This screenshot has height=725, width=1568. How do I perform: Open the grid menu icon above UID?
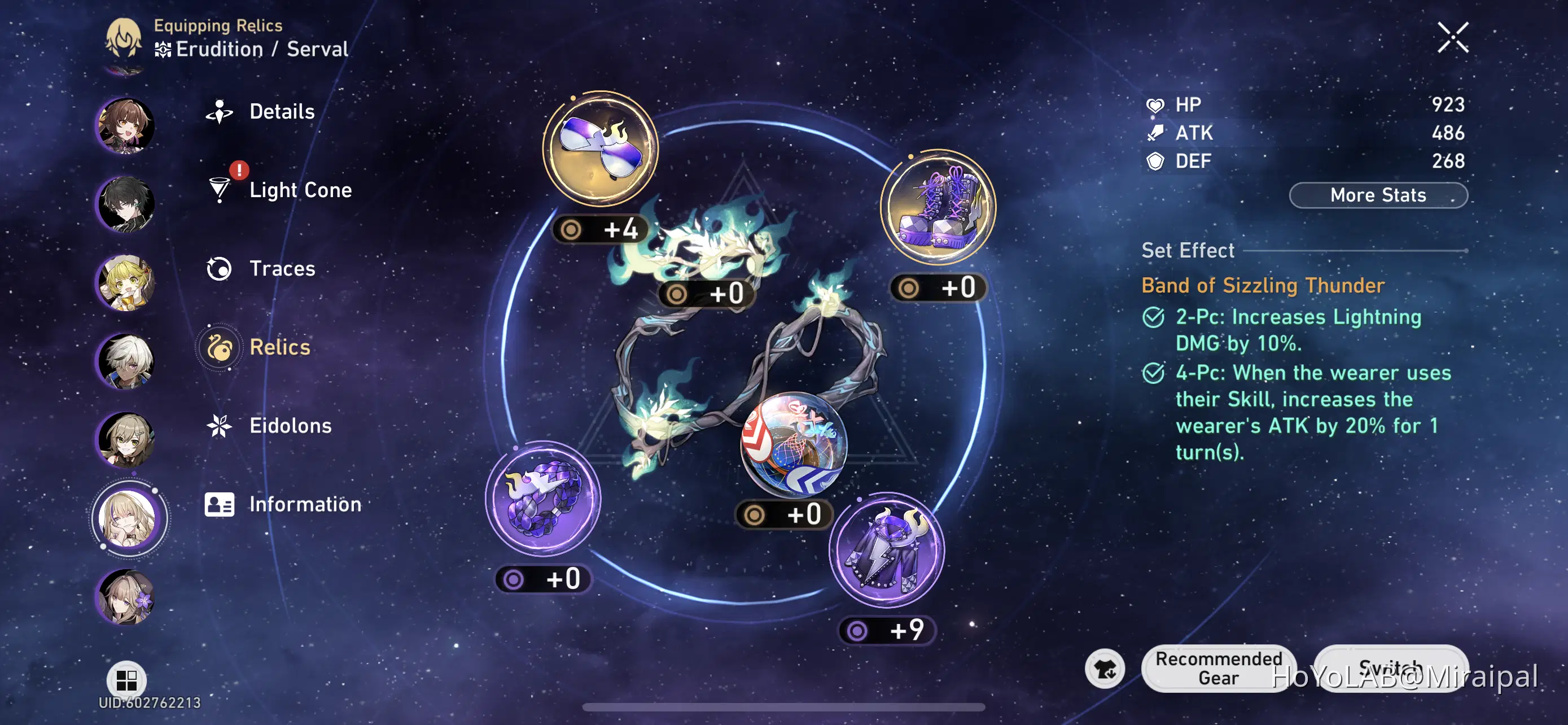(126, 679)
